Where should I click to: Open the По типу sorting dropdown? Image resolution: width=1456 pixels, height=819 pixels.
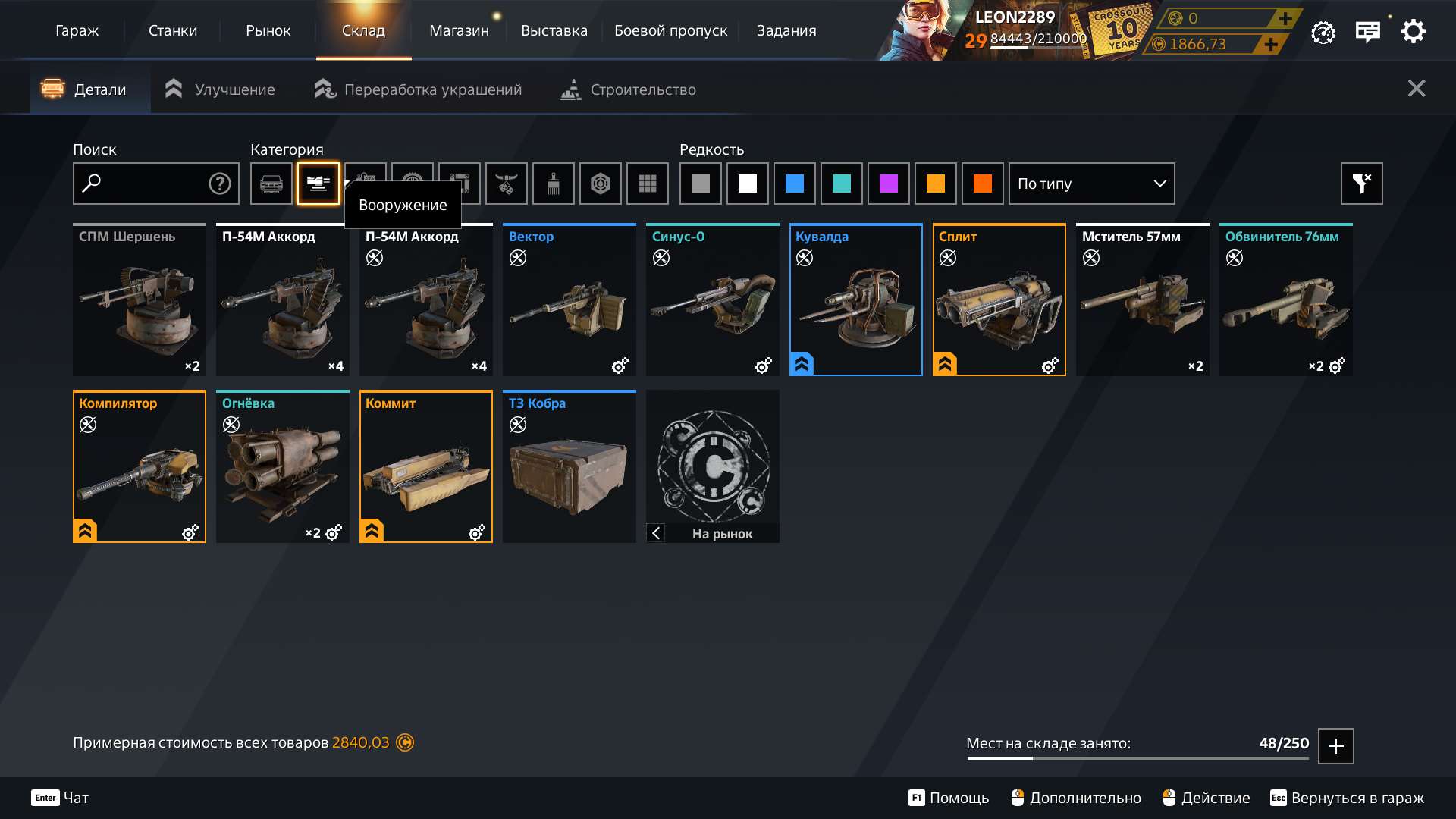pos(1091,184)
